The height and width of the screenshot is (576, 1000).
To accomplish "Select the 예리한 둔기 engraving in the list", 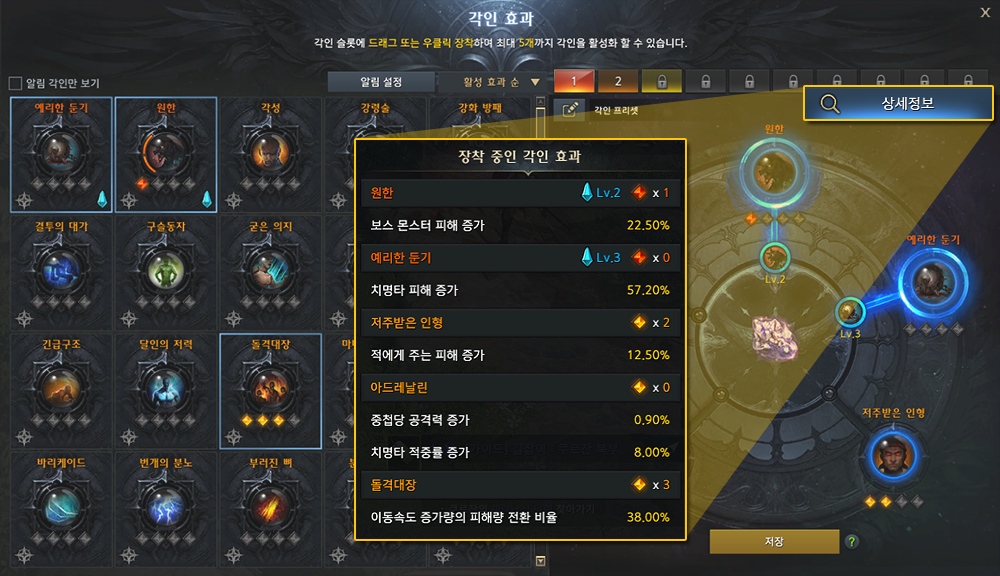I will 63,153.
